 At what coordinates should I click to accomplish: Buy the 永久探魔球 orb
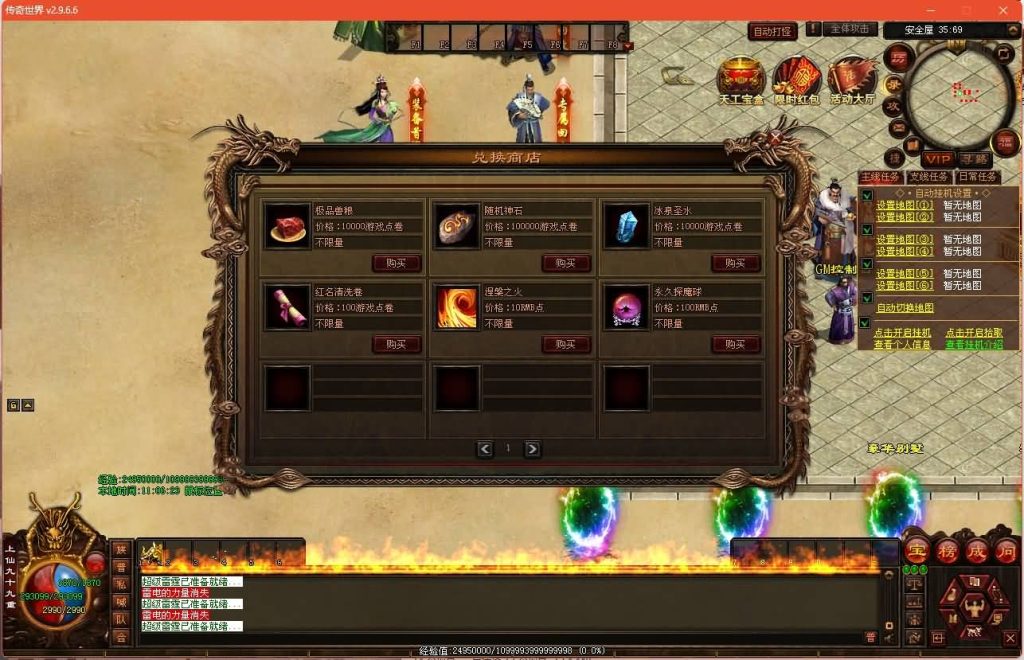pos(736,344)
